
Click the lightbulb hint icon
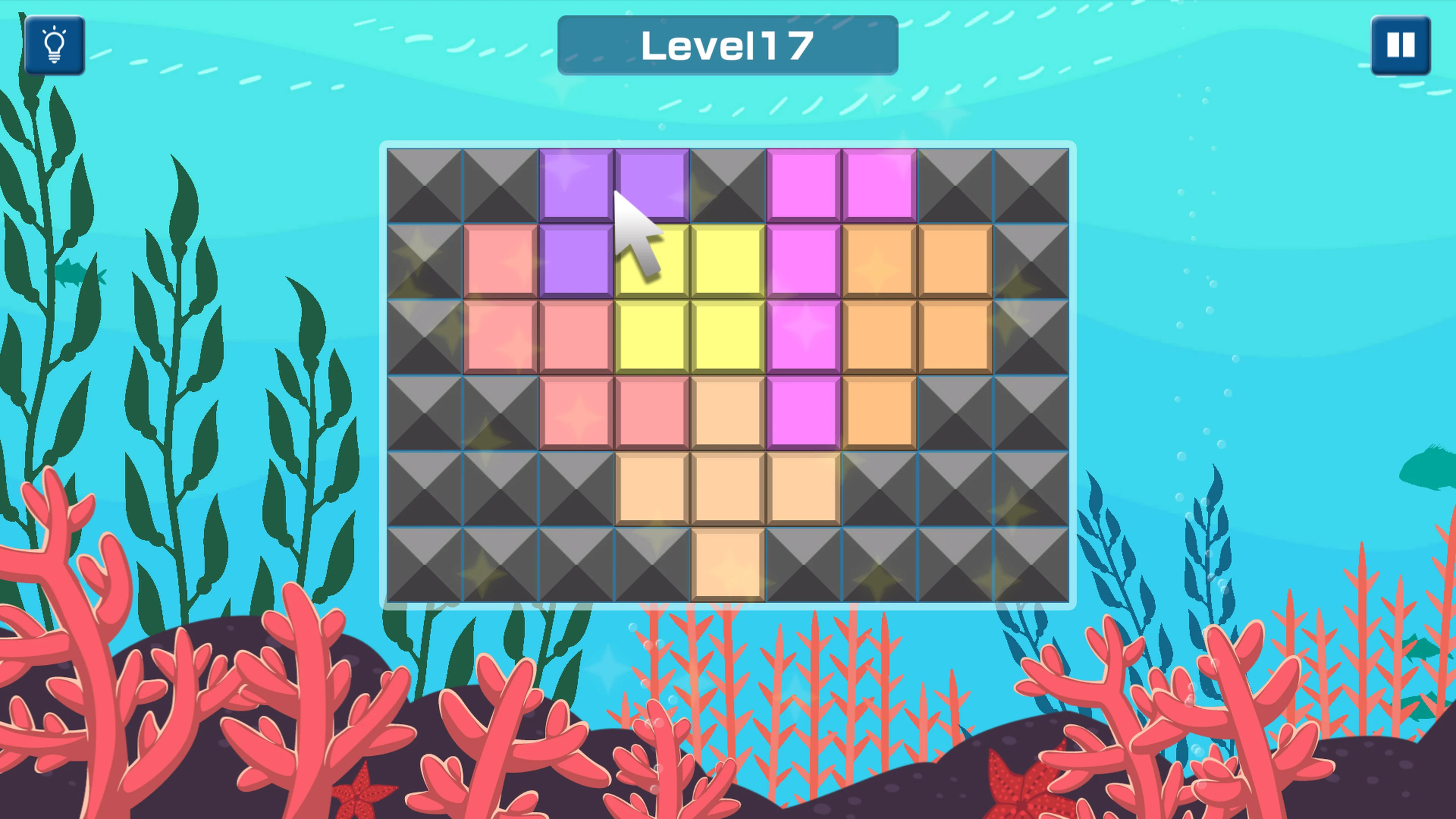point(55,45)
